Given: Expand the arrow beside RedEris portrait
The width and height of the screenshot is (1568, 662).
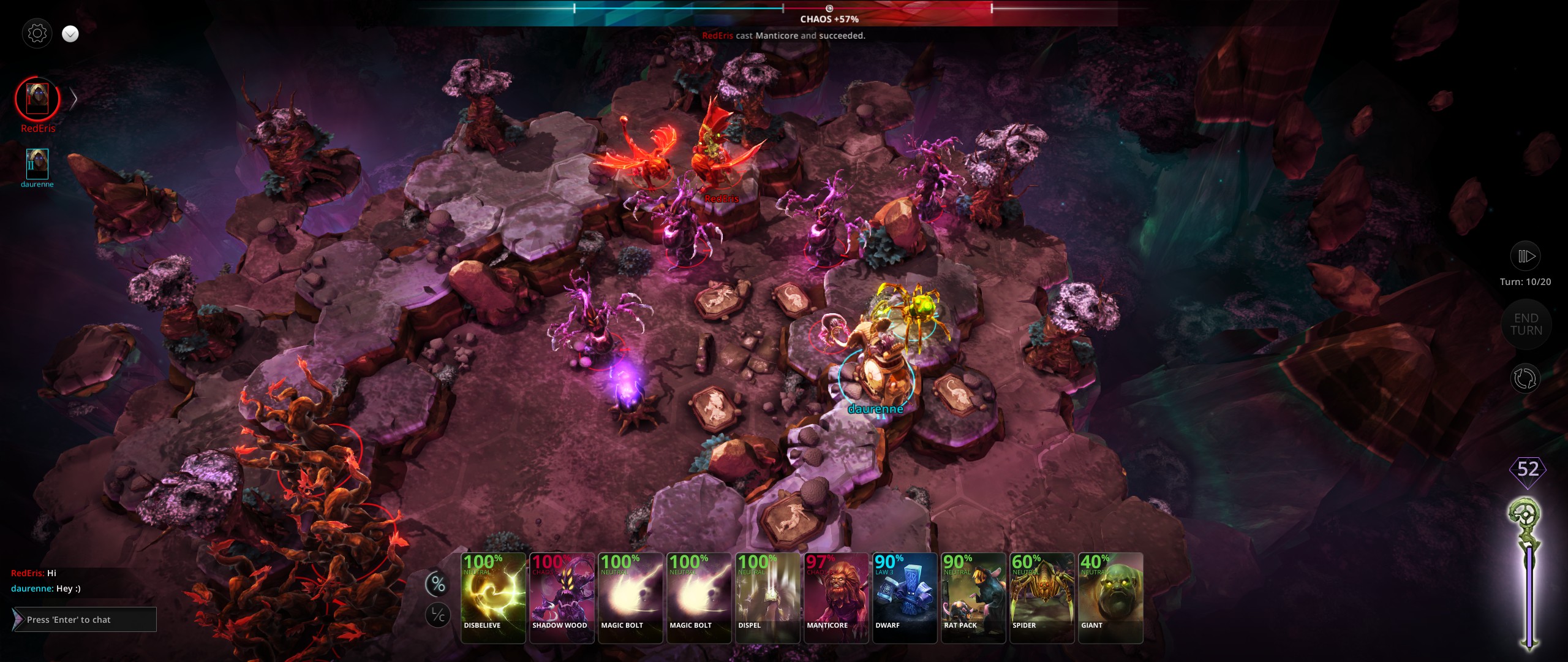Looking at the screenshot, I should point(73,99).
